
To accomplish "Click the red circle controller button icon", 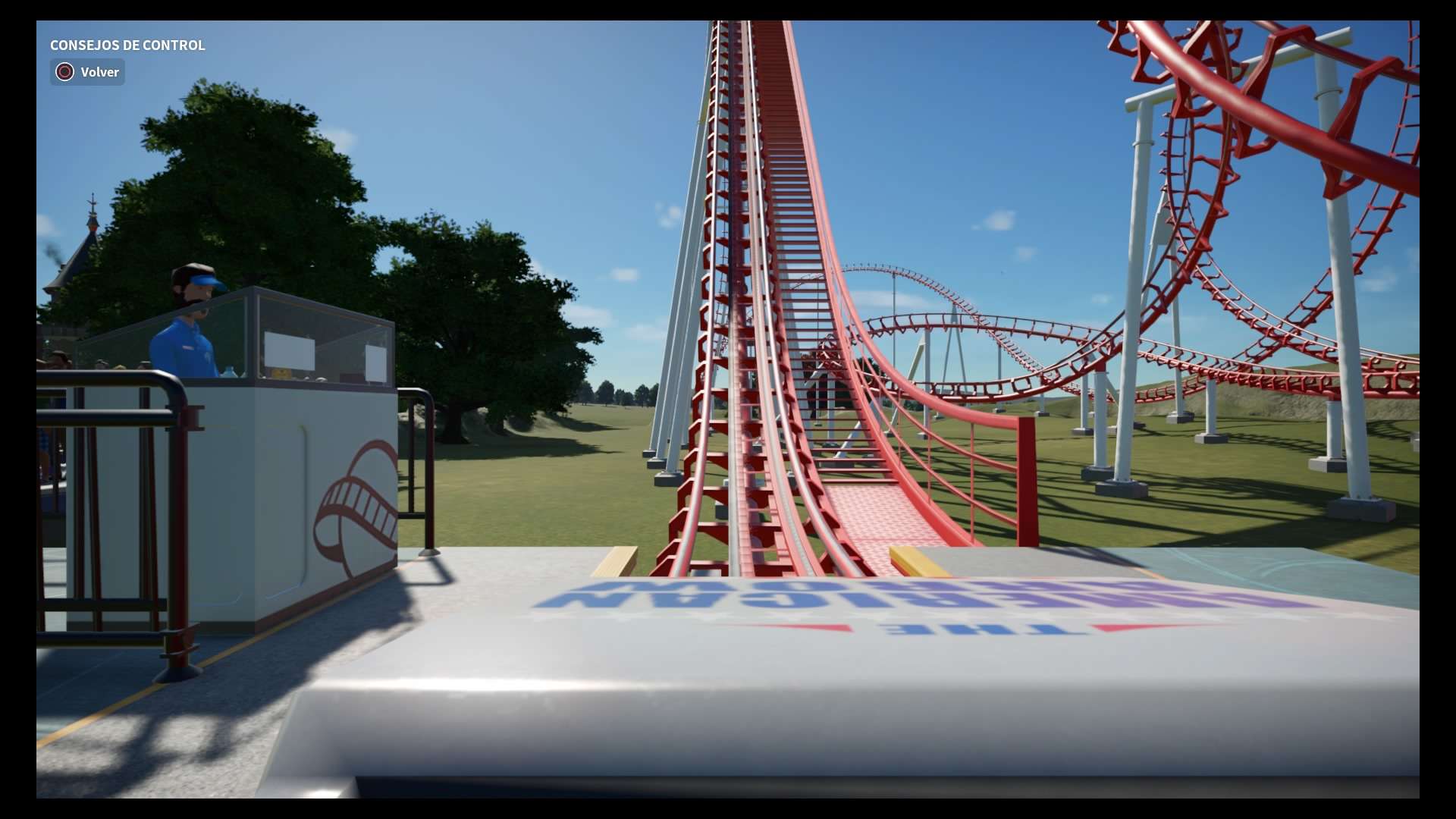I will 65,72.
